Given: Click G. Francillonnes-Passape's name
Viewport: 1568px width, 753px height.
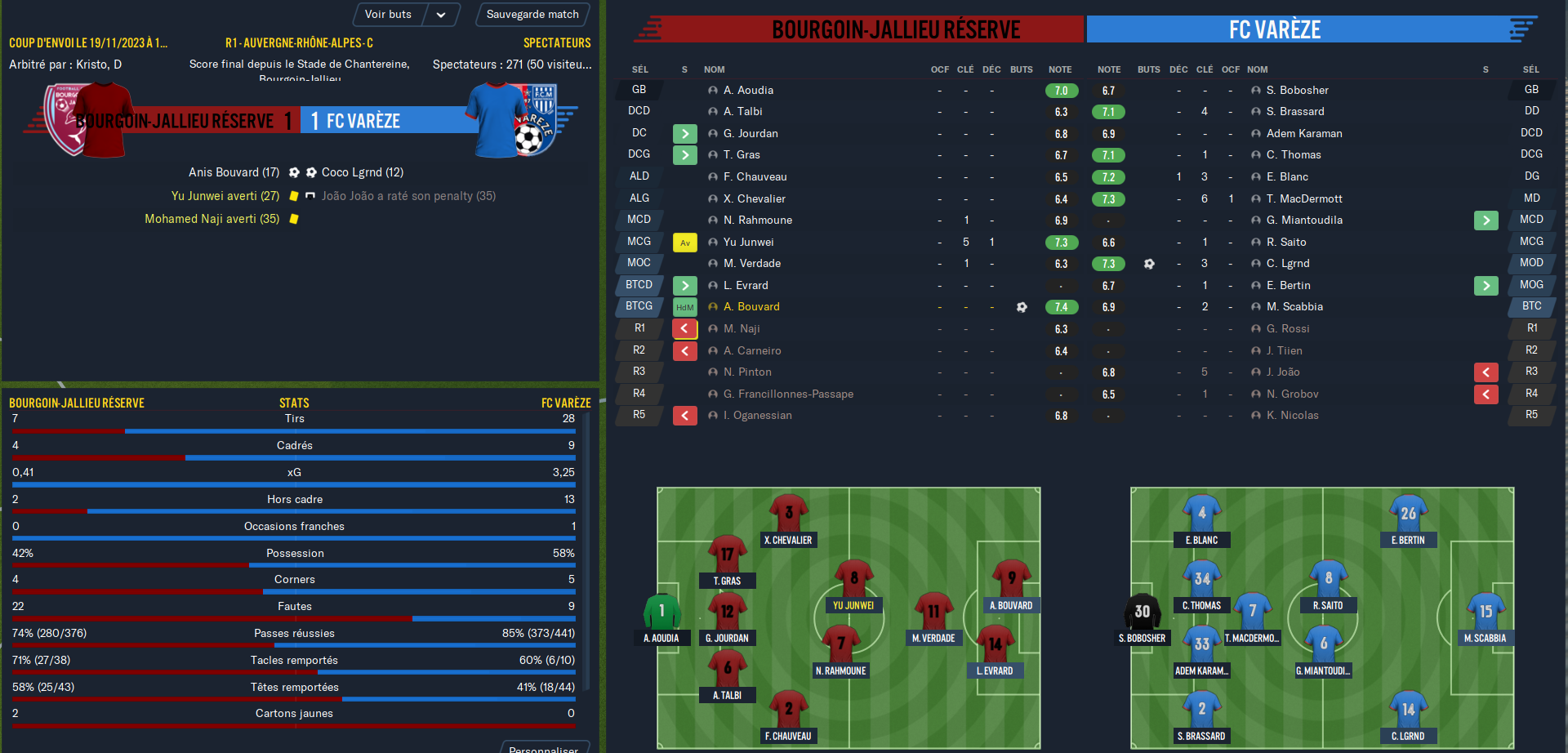Looking at the screenshot, I should 788,394.
